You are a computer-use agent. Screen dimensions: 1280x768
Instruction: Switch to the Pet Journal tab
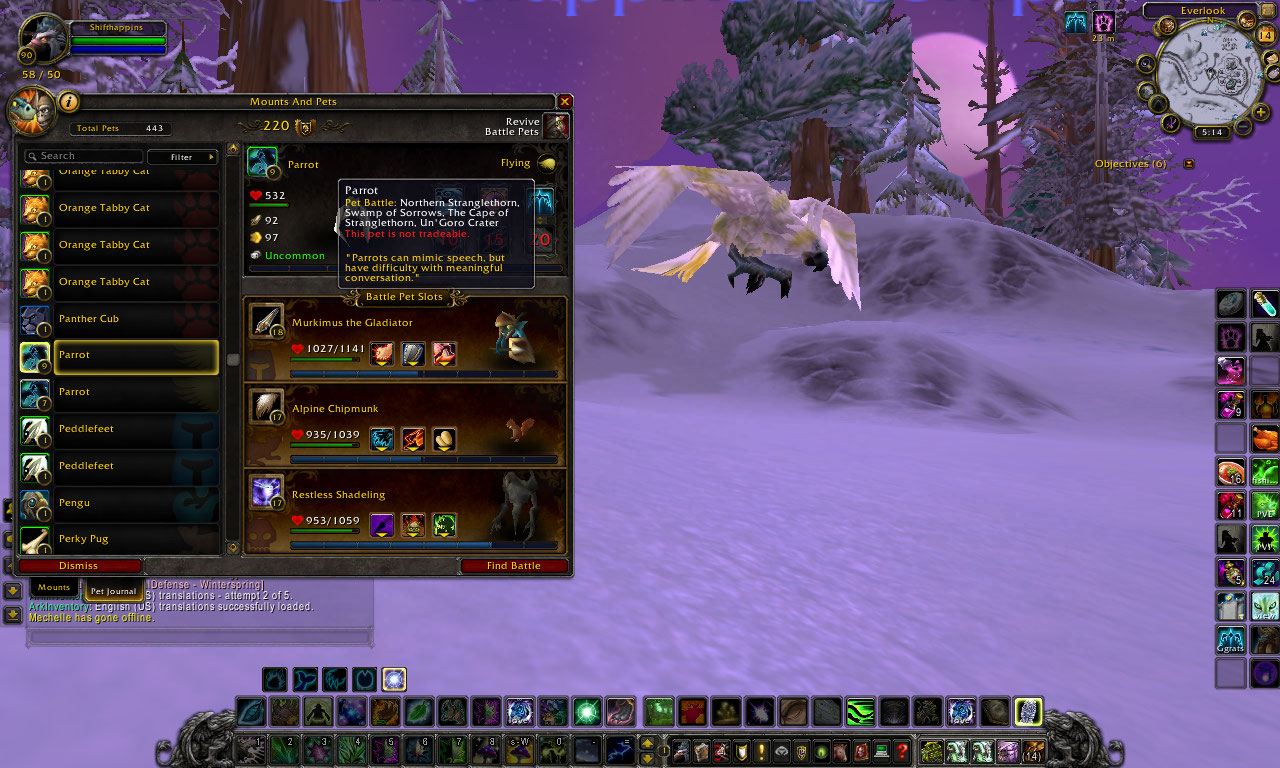click(112, 591)
